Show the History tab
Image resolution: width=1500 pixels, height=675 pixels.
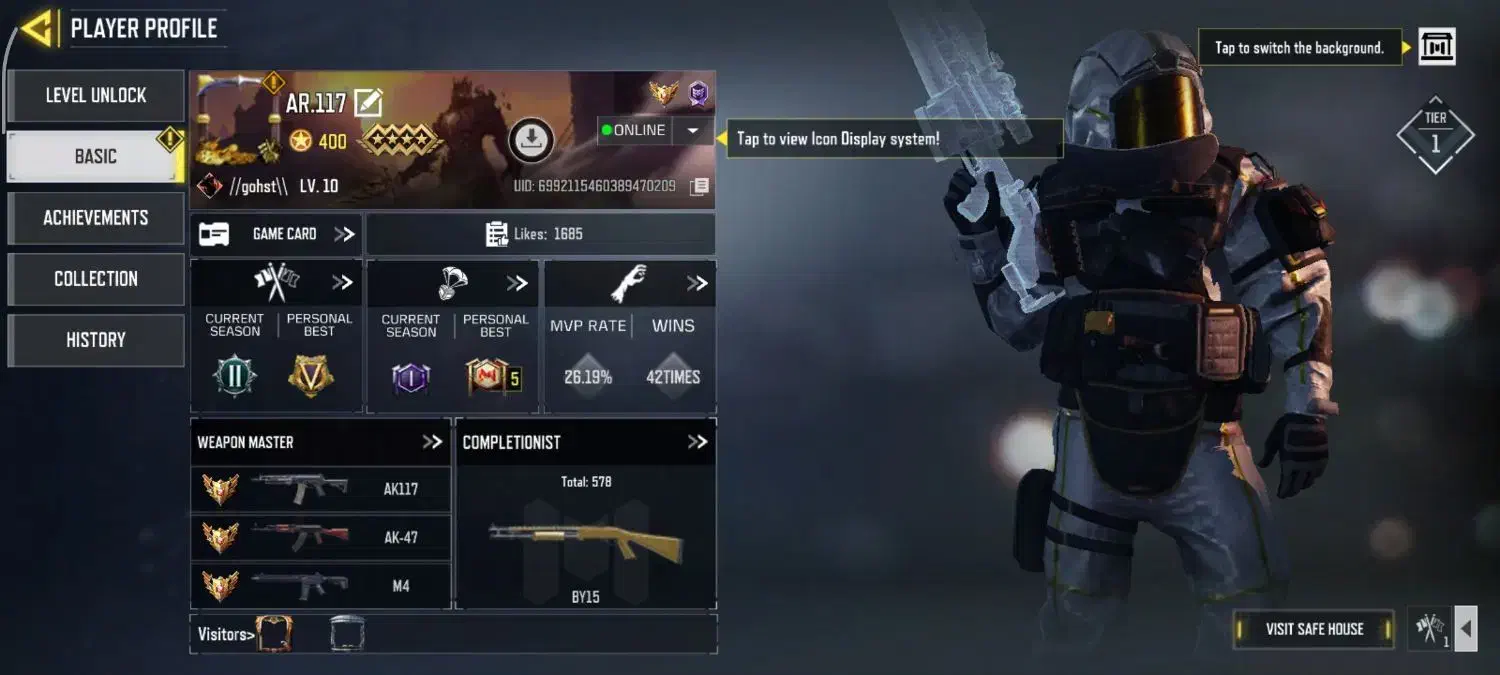(96, 340)
